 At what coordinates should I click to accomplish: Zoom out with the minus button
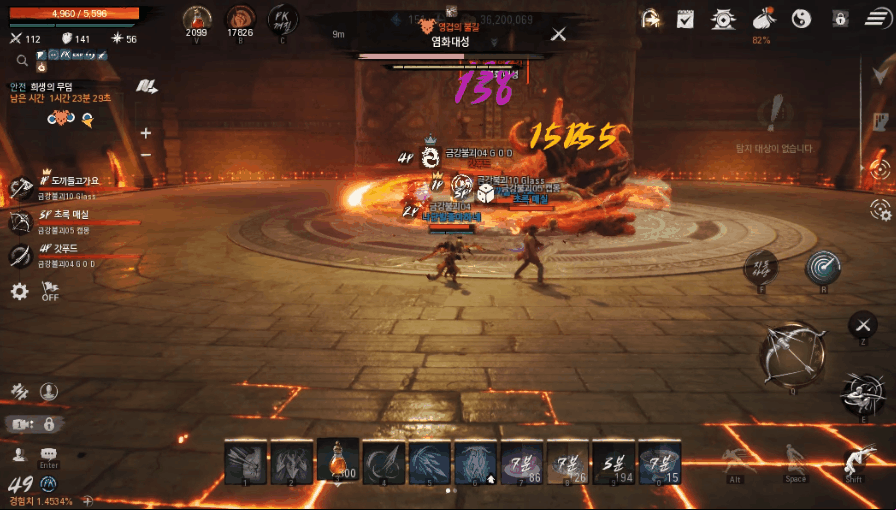coord(146,155)
